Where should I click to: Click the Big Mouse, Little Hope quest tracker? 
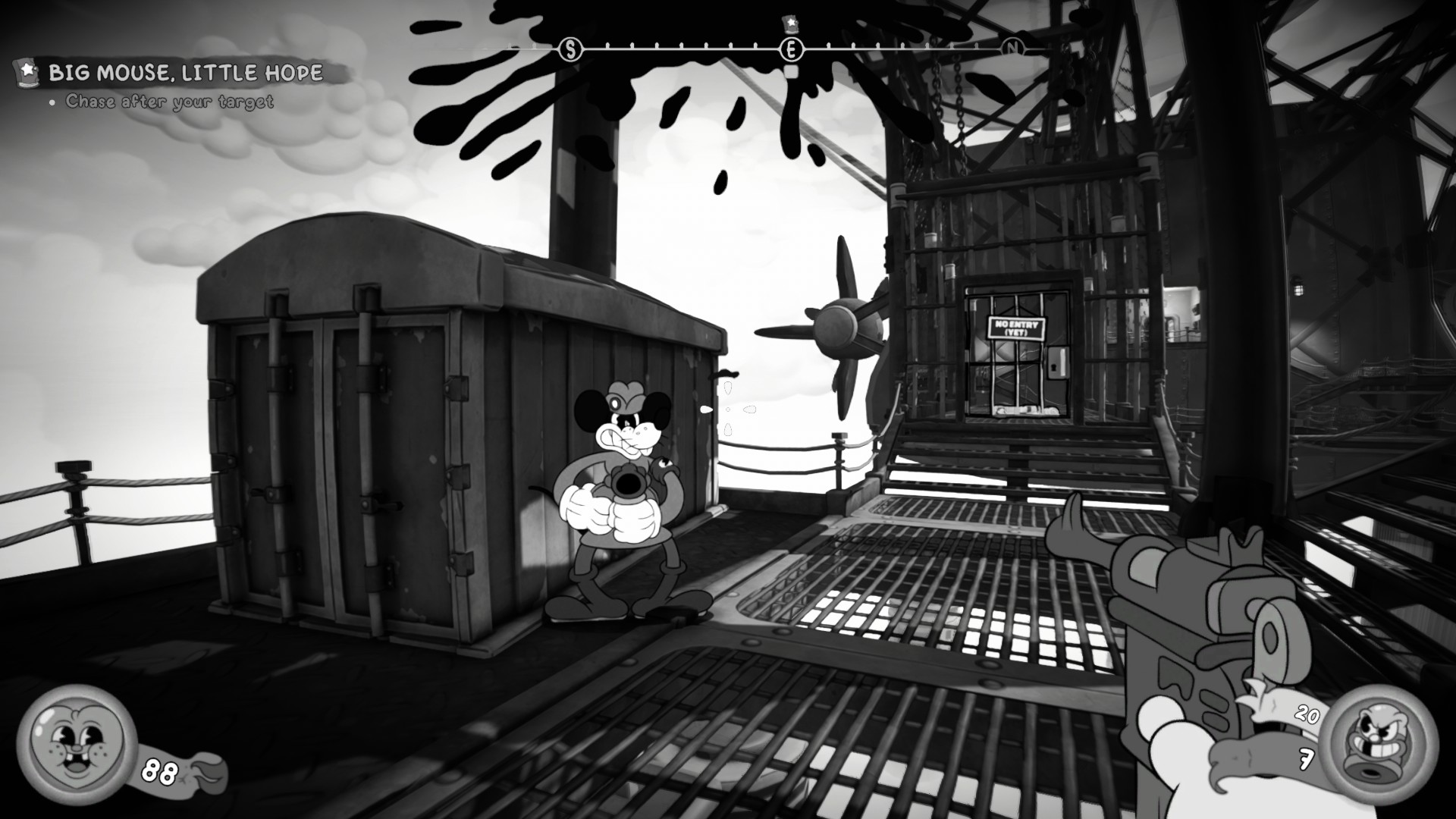pos(187,73)
